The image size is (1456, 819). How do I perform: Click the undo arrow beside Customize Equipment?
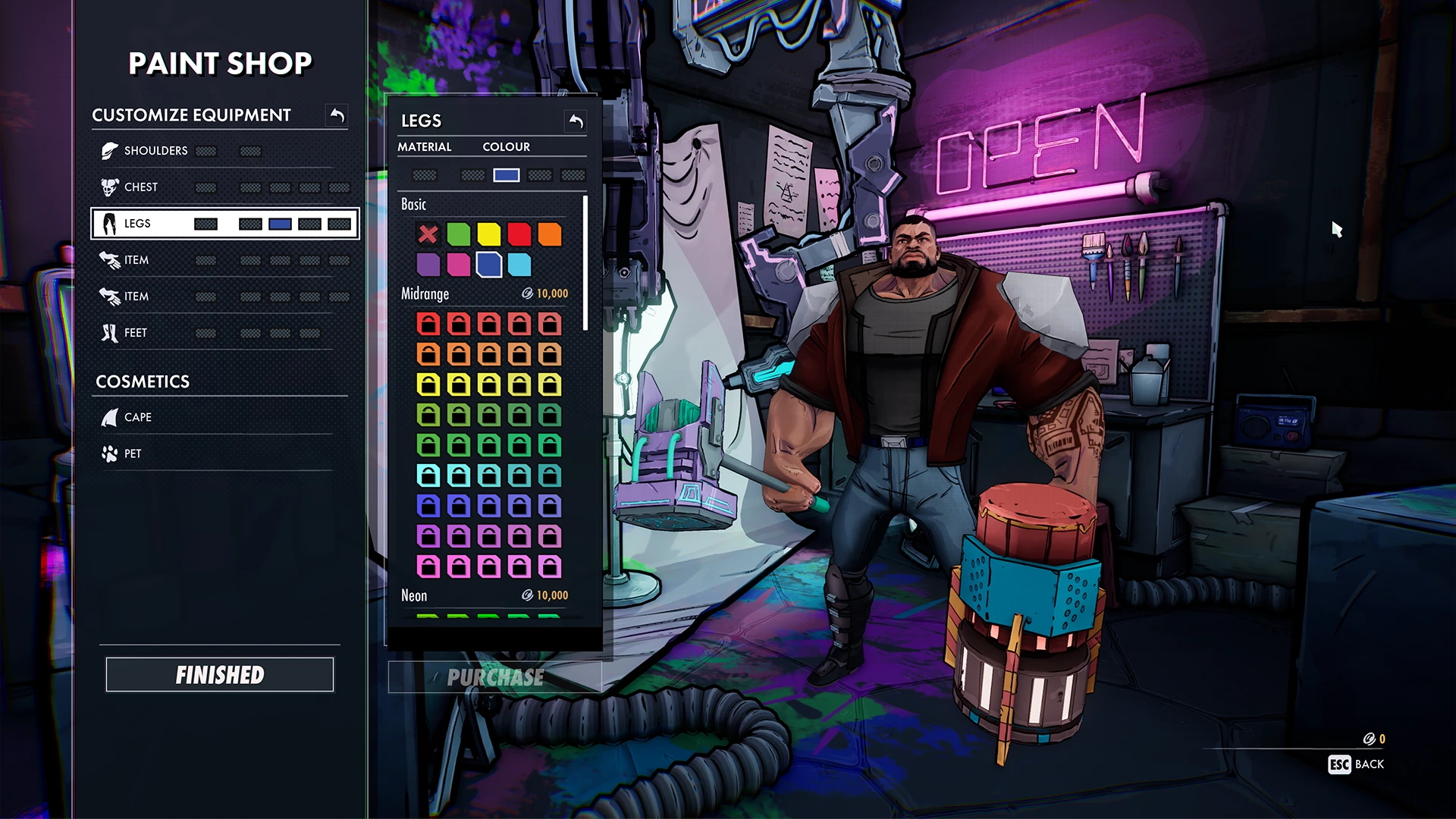click(x=337, y=115)
